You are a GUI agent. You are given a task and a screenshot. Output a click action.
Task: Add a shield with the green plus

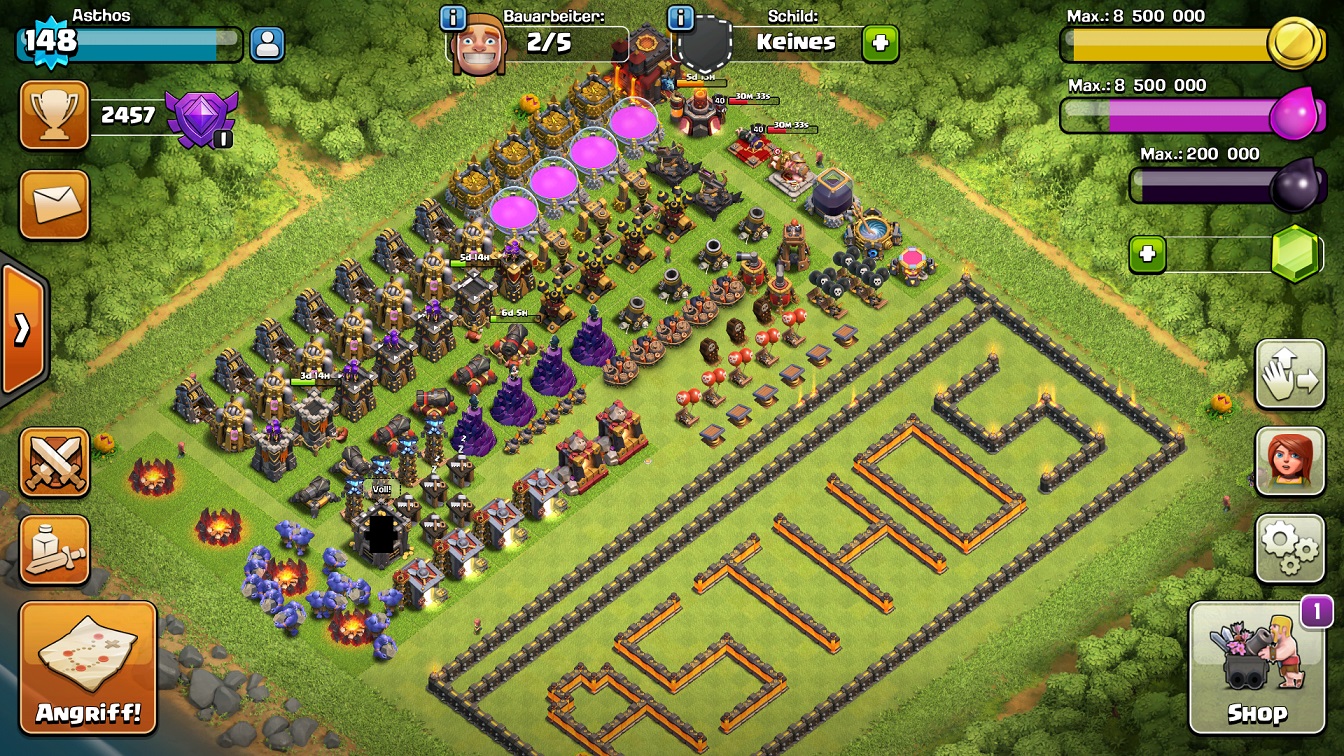[x=880, y=44]
